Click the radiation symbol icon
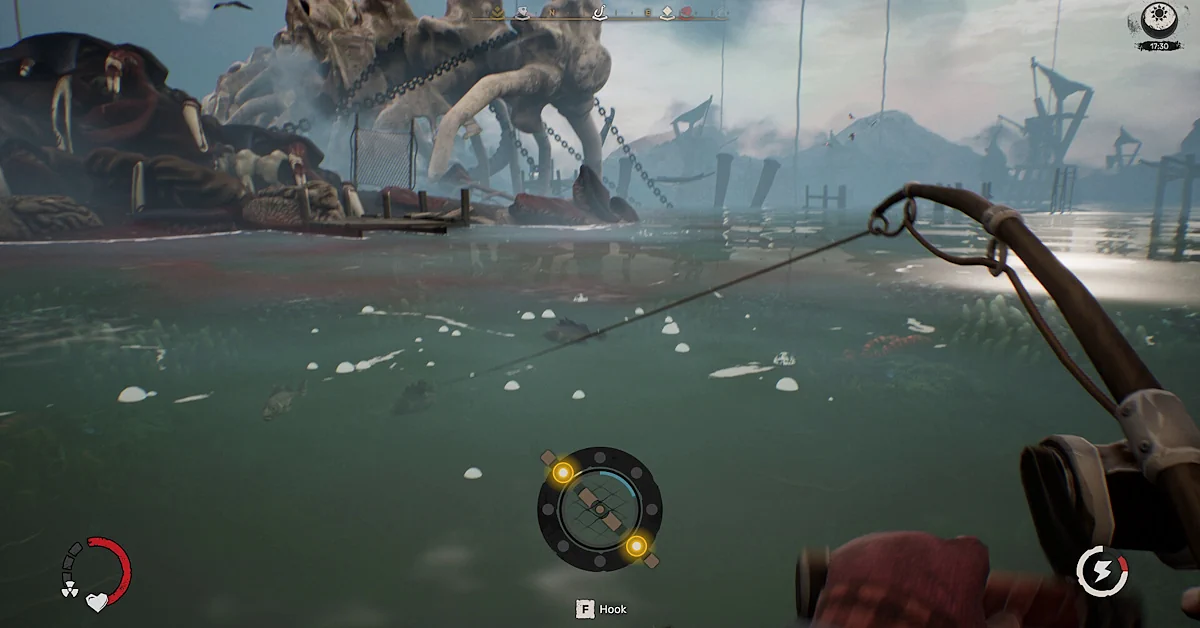1200x628 pixels. point(70,591)
